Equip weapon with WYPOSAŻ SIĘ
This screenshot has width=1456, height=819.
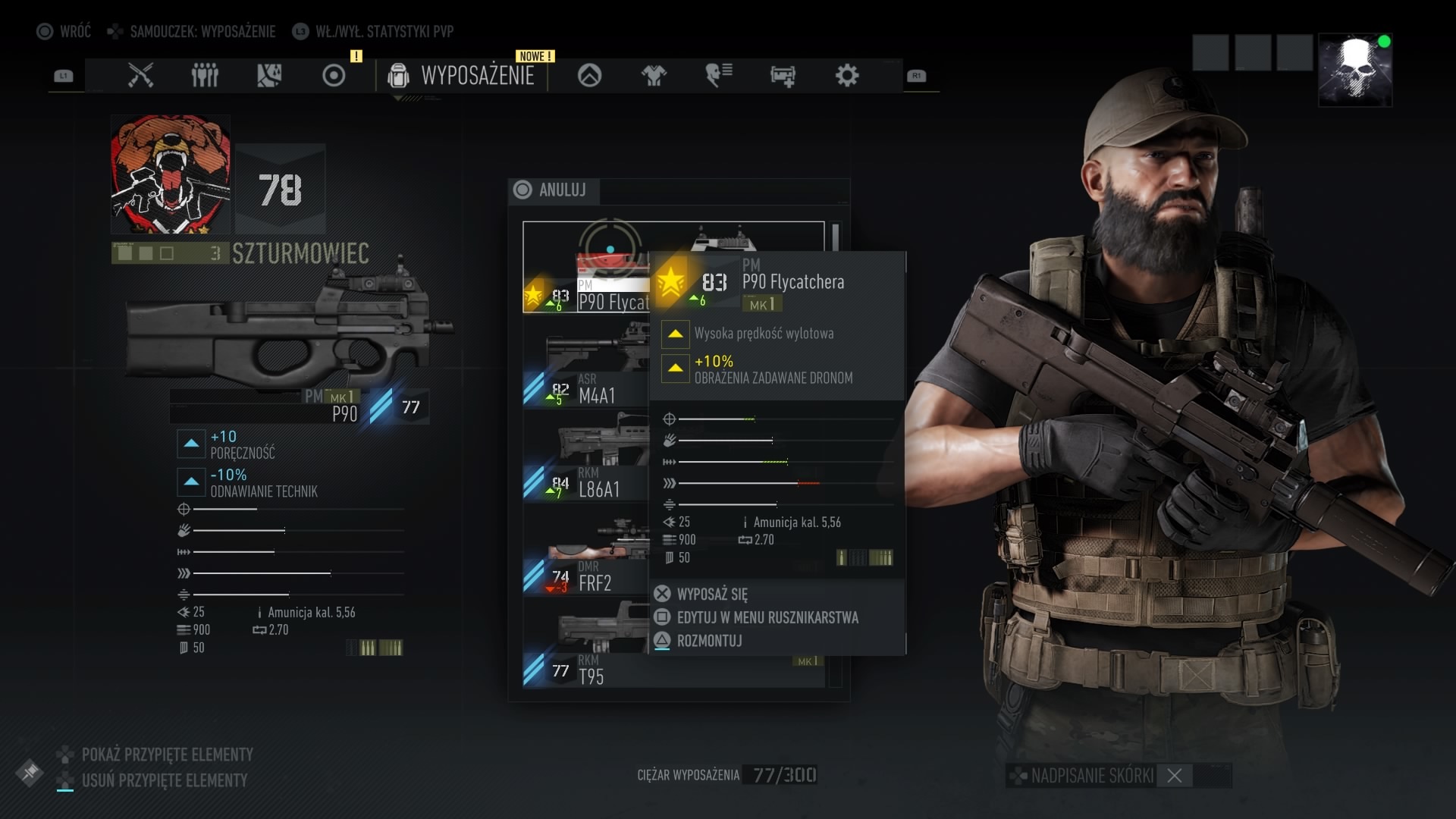(712, 594)
